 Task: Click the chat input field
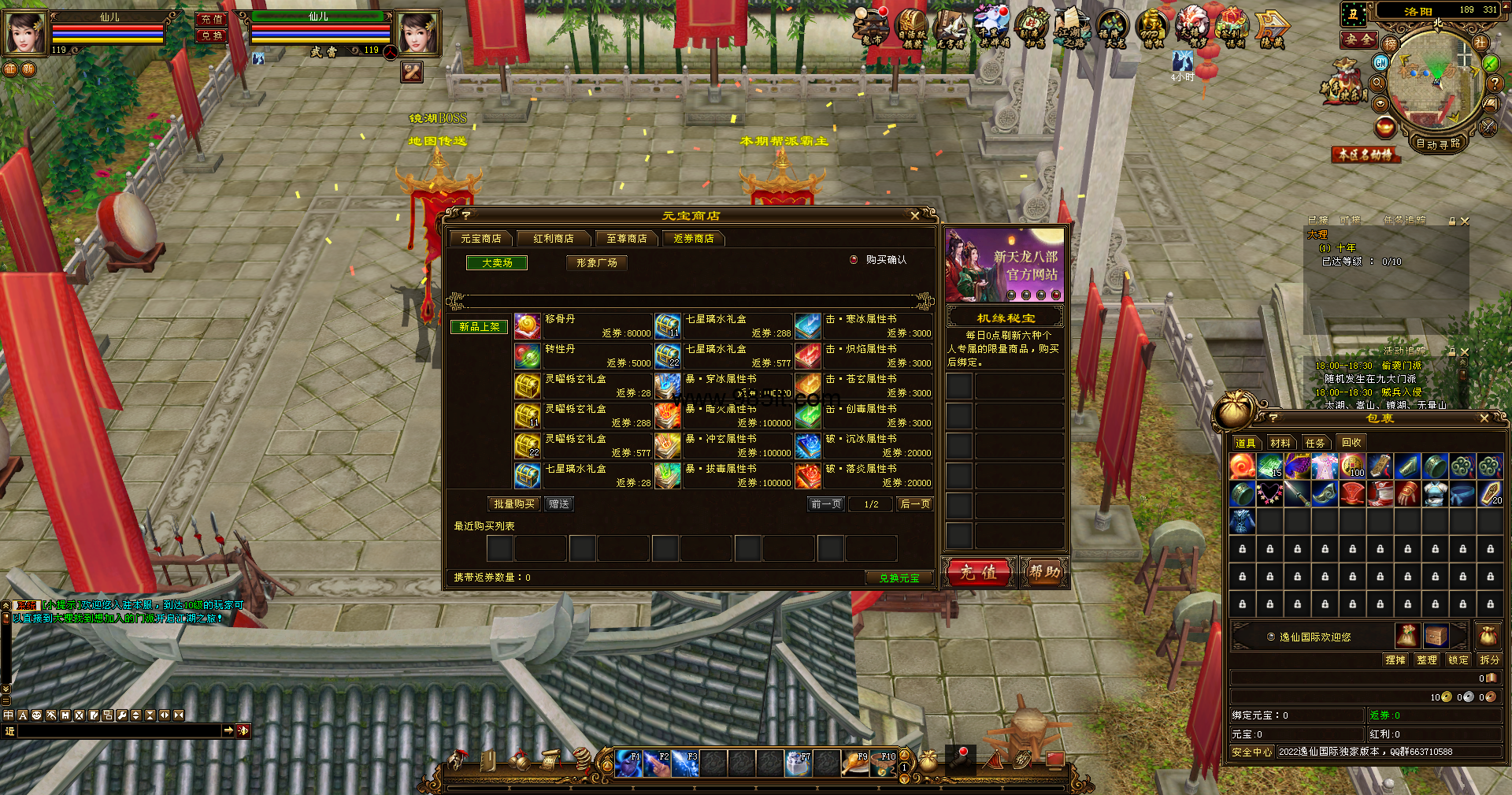(x=118, y=731)
